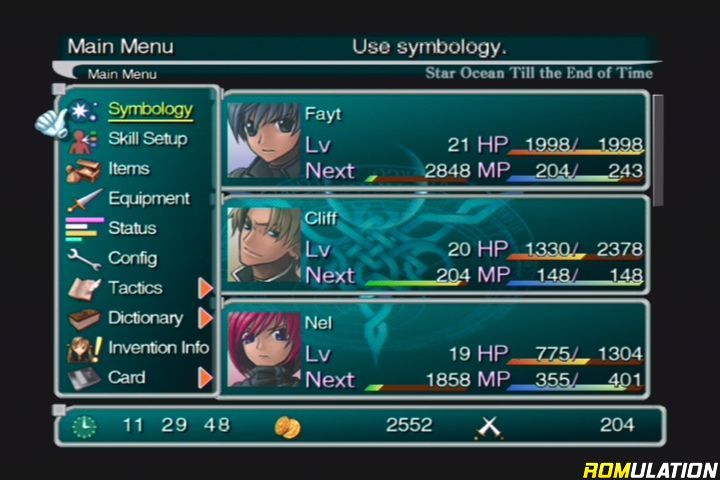Expand the Tactics submenu arrow
This screenshot has height=480, width=720.
206,288
